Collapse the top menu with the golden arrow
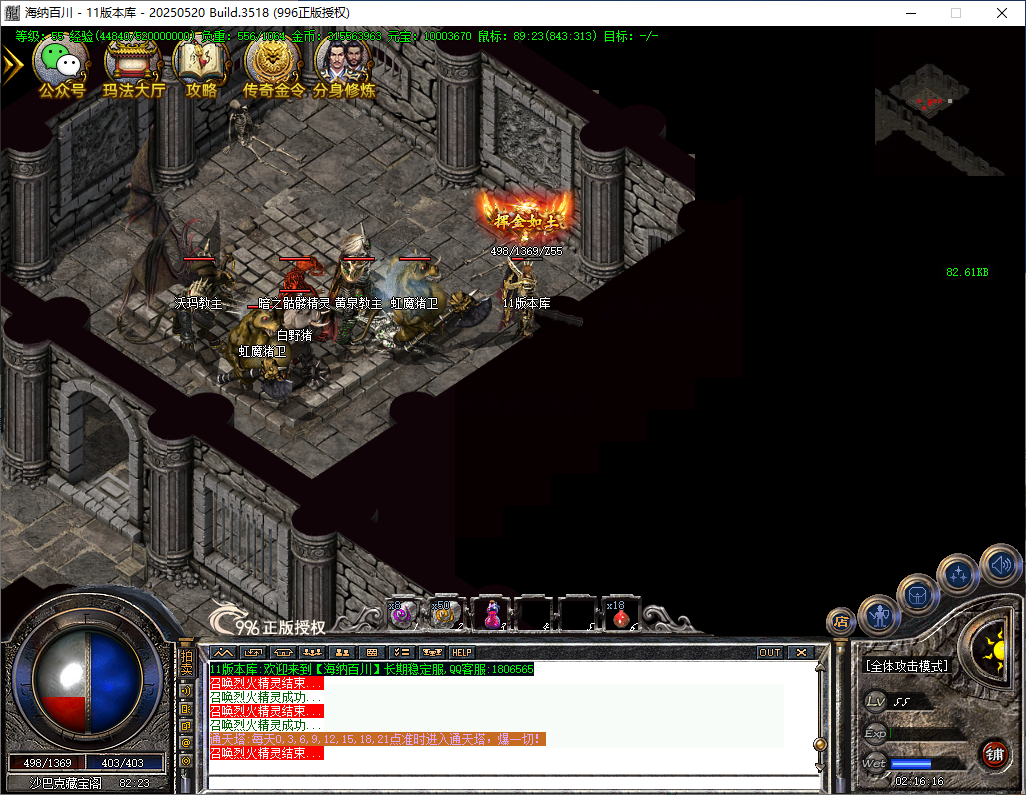The width and height of the screenshot is (1026, 795). 12,64
